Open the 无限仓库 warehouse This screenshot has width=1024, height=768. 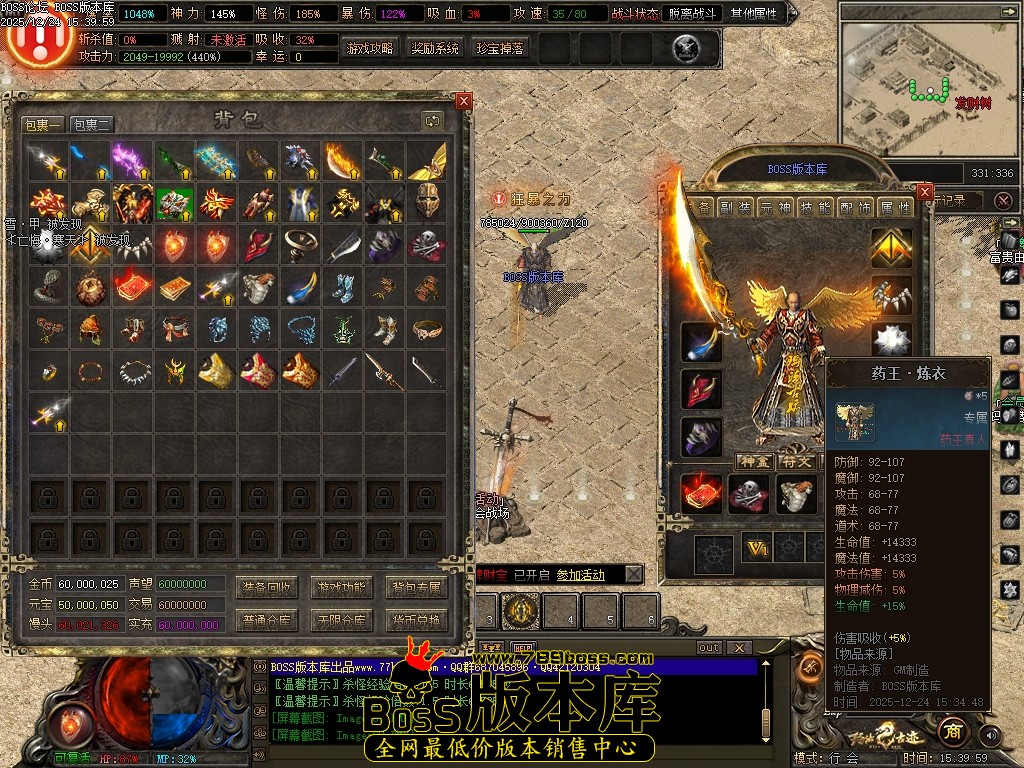(x=341, y=620)
